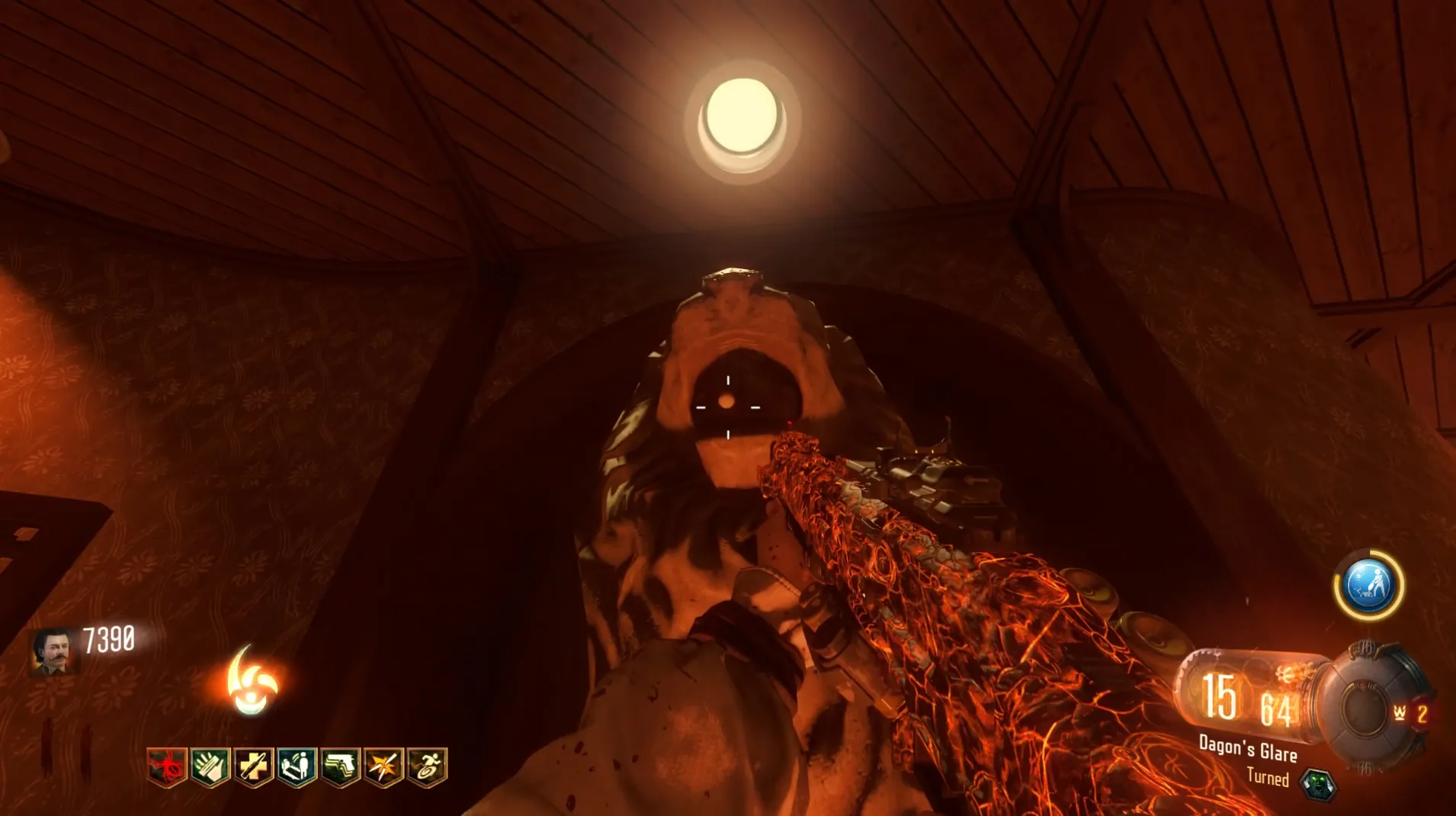Select the Widow's Wine red spider perk
Screen dimensions: 1456x816
pyautogui.click(x=168, y=766)
